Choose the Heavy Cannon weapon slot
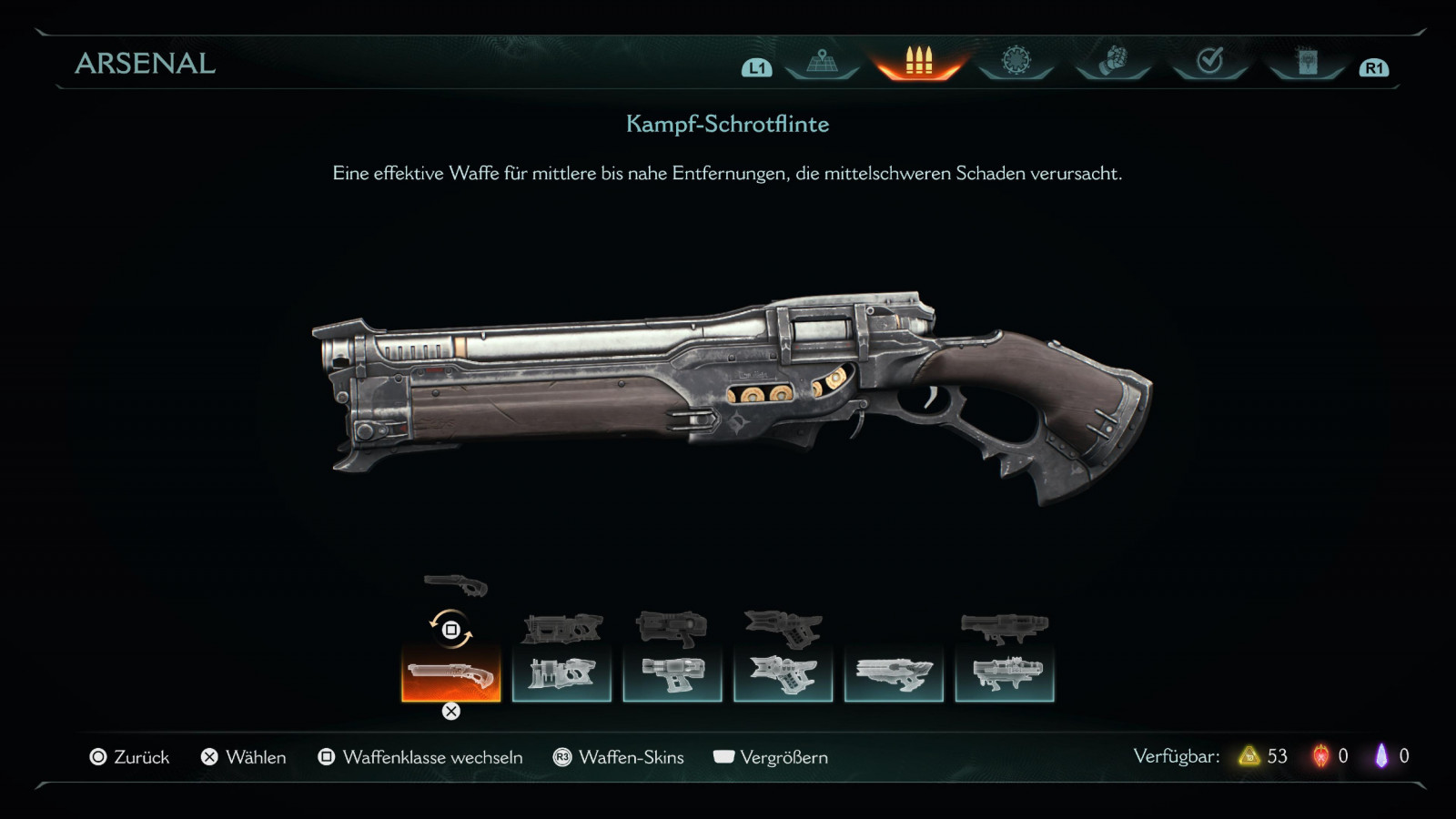This screenshot has height=819, width=1456. [x=562, y=674]
